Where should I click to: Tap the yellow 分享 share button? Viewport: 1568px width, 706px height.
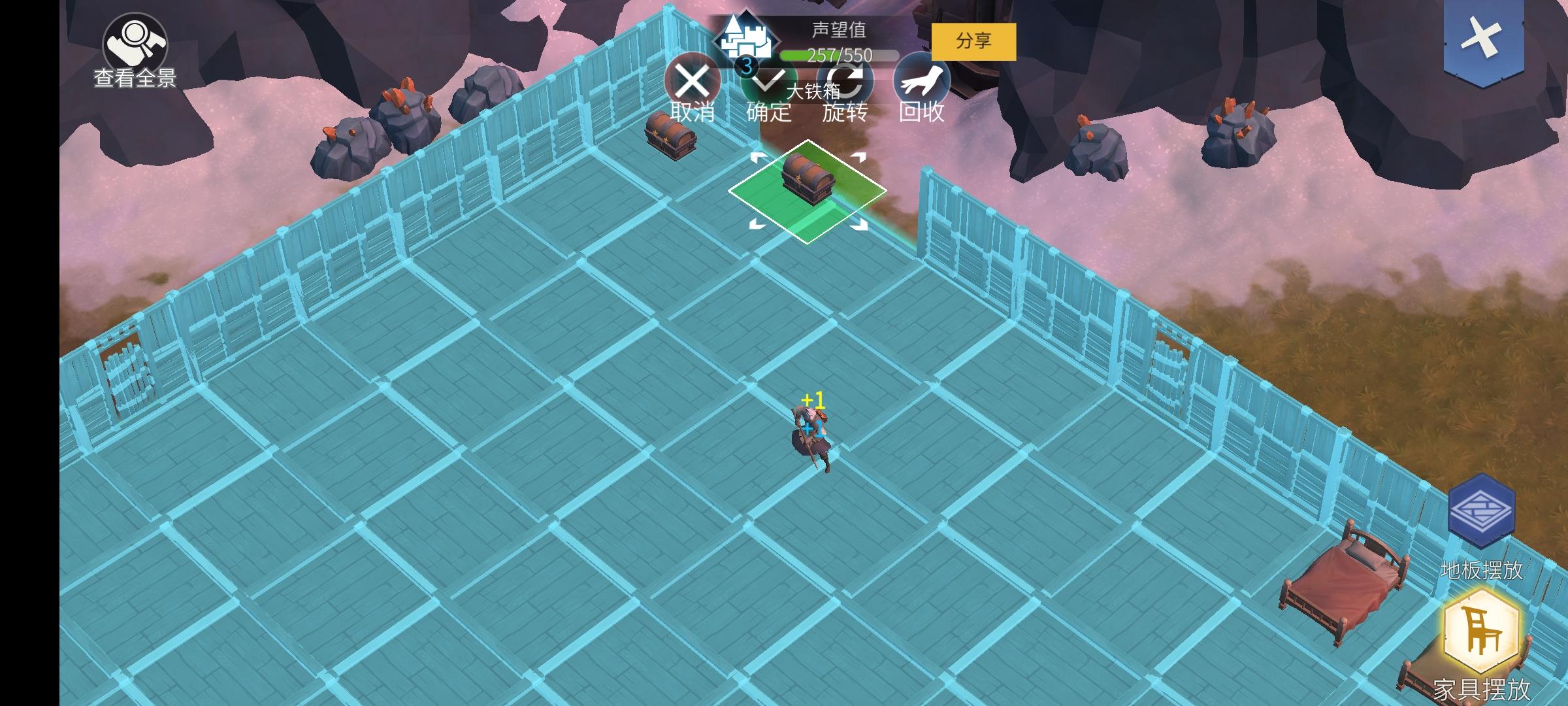pyautogui.click(x=973, y=41)
